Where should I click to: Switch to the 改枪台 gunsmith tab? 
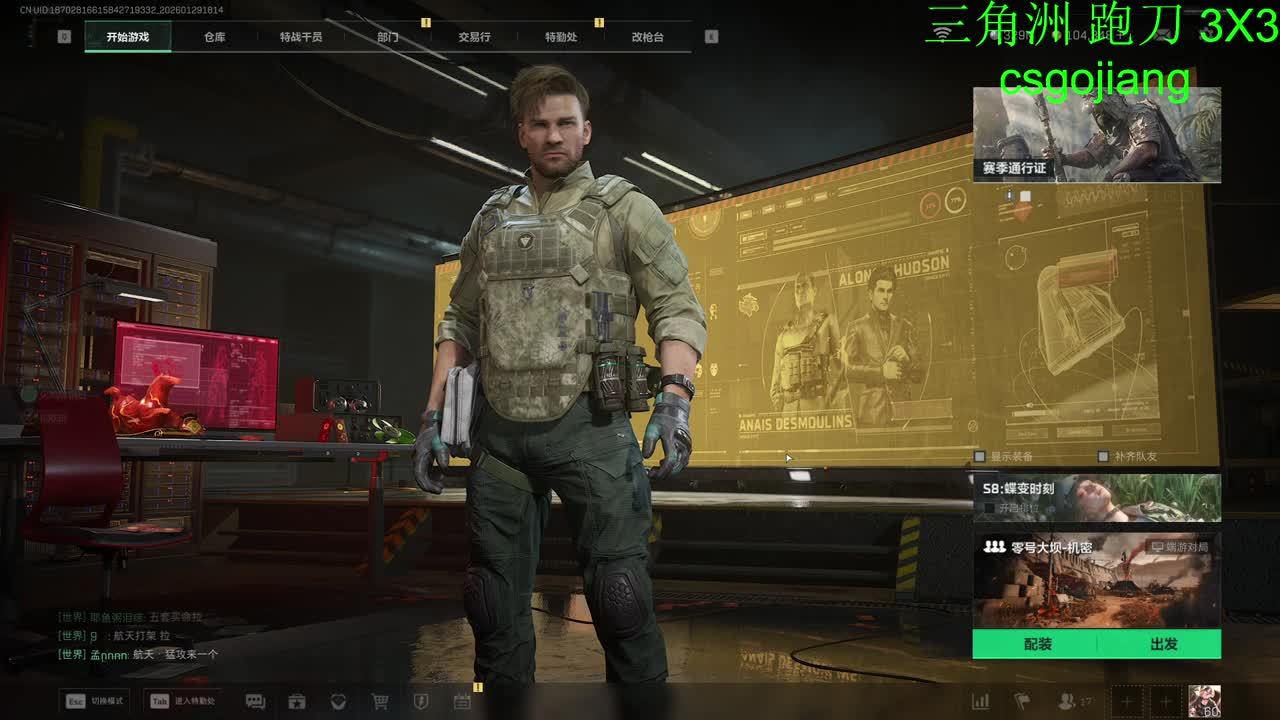(647, 37)
